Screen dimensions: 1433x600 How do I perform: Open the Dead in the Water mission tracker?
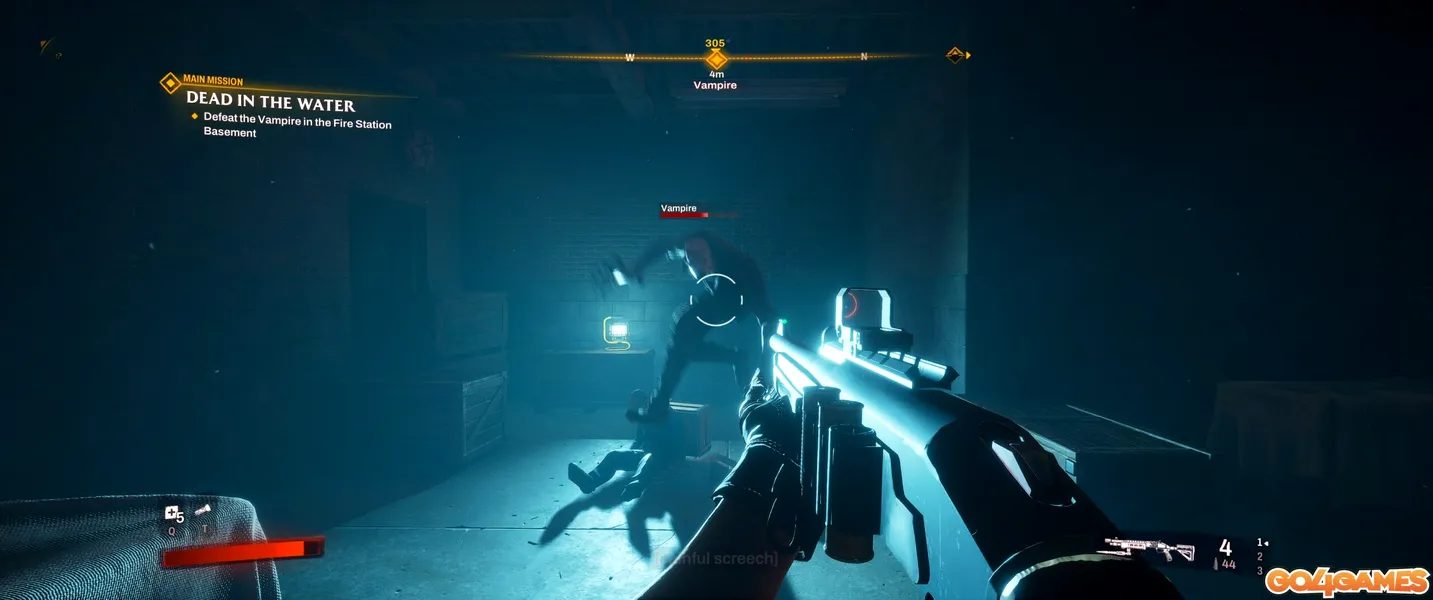(270, 104)
